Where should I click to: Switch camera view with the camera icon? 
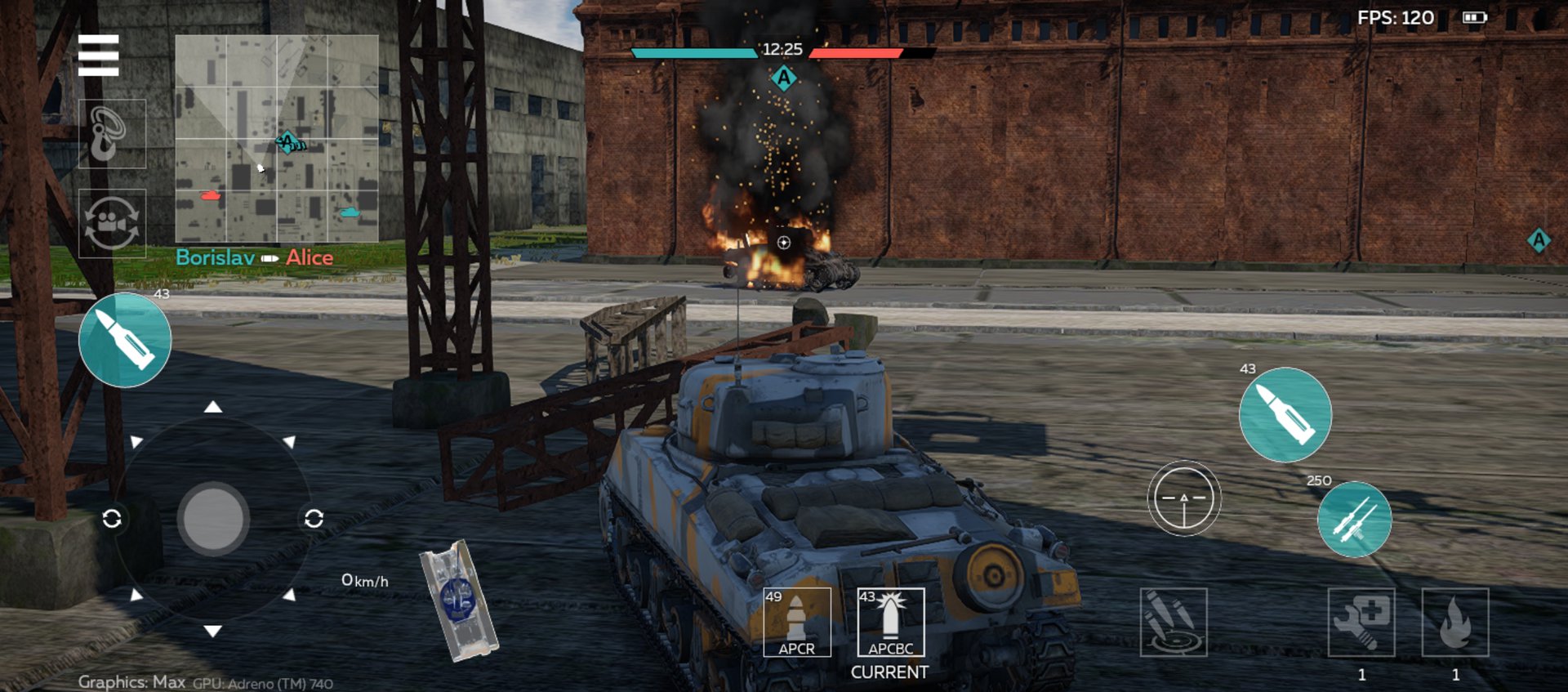[112, 223]
